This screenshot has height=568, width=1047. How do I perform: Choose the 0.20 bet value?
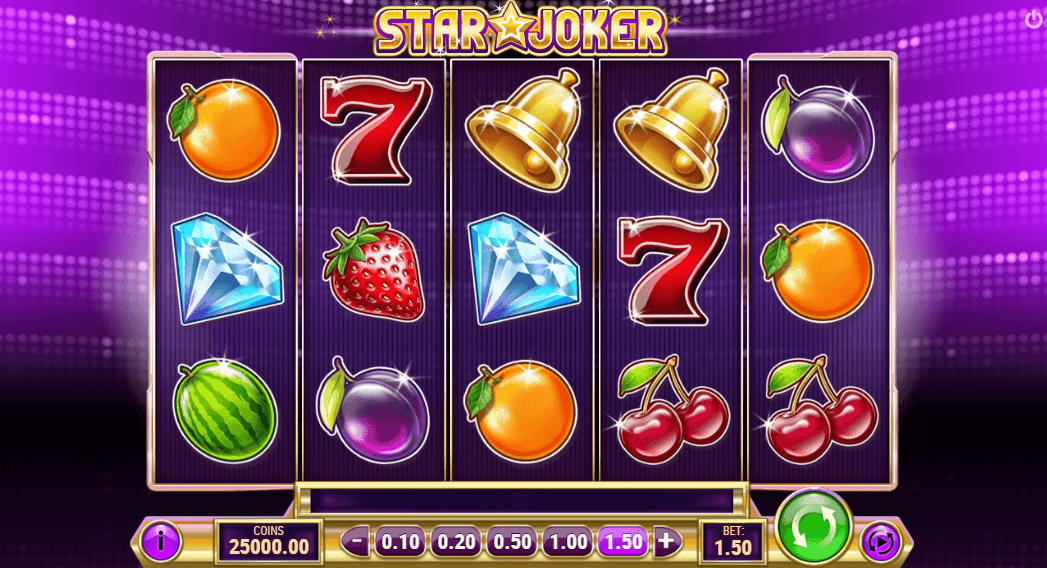(457, 542)
